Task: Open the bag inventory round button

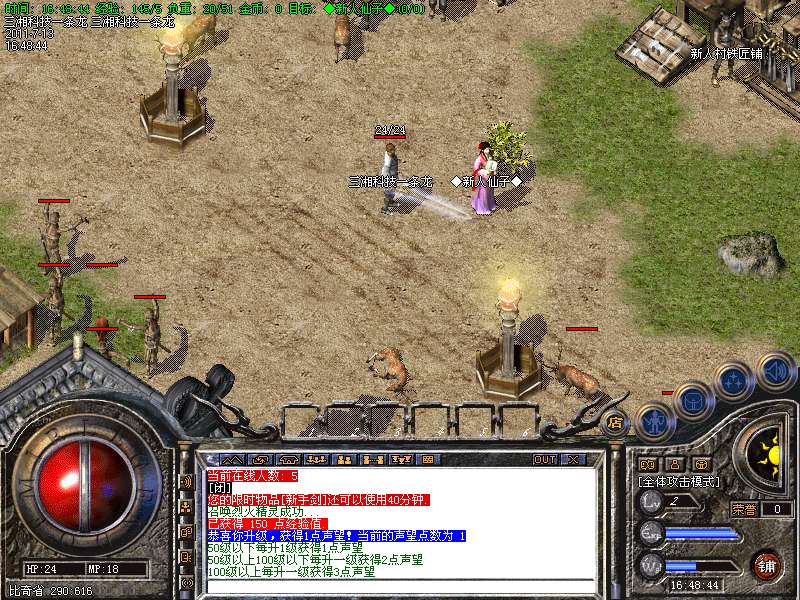Action: [694, 400]
